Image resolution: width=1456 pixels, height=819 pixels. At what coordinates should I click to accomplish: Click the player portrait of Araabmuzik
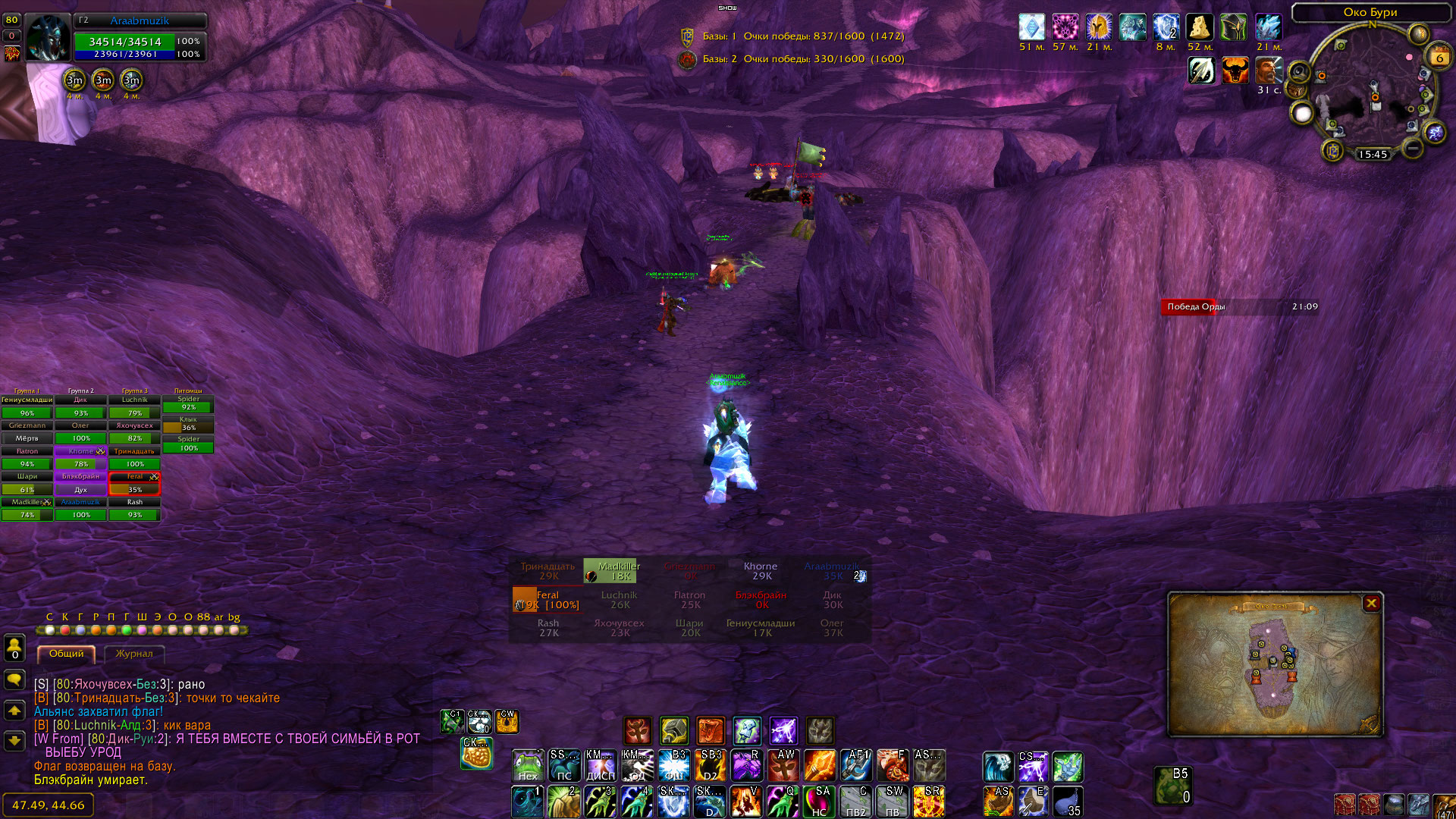coord(48,38)
